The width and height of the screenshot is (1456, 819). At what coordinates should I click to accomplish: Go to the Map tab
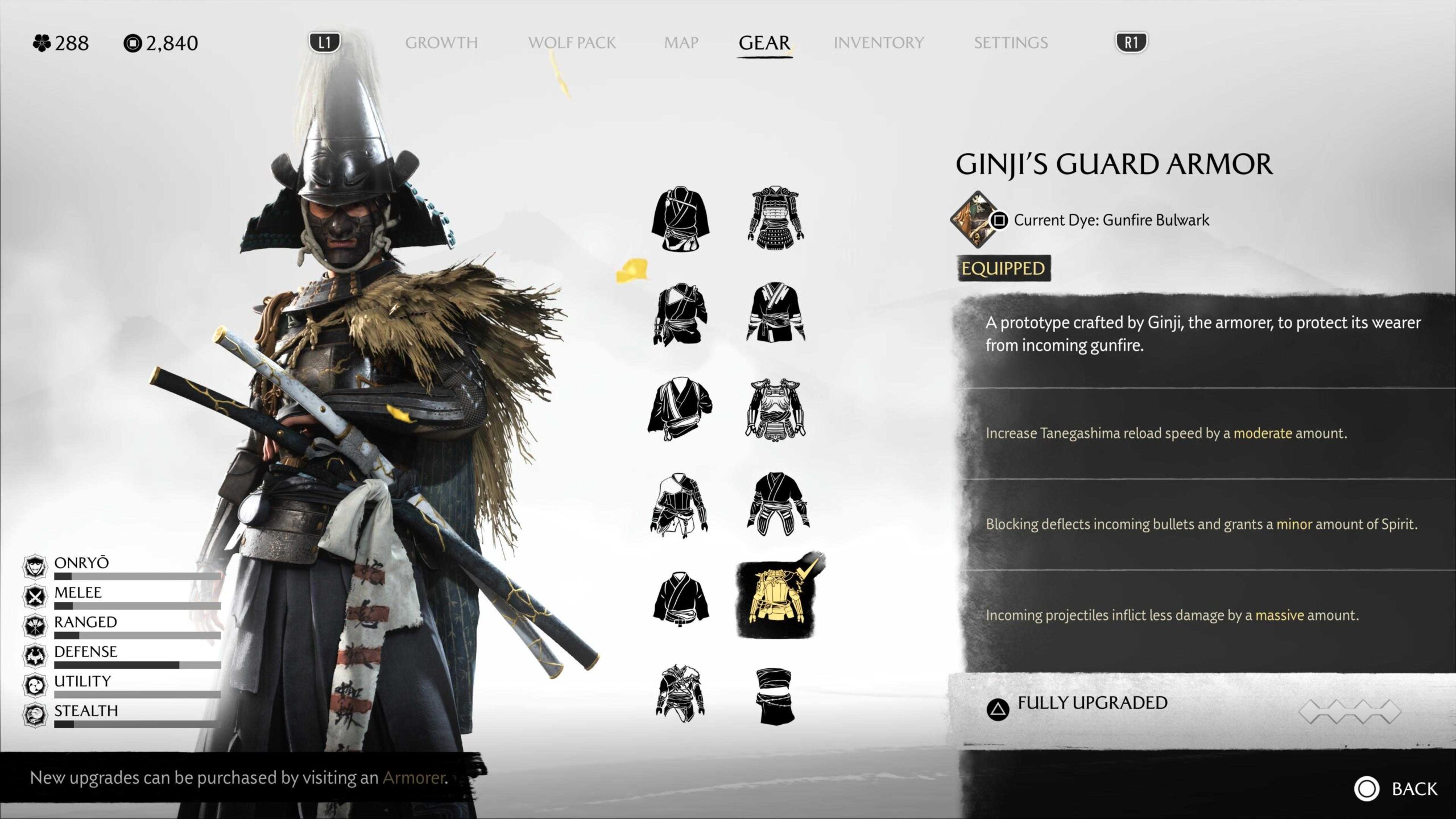681,43
